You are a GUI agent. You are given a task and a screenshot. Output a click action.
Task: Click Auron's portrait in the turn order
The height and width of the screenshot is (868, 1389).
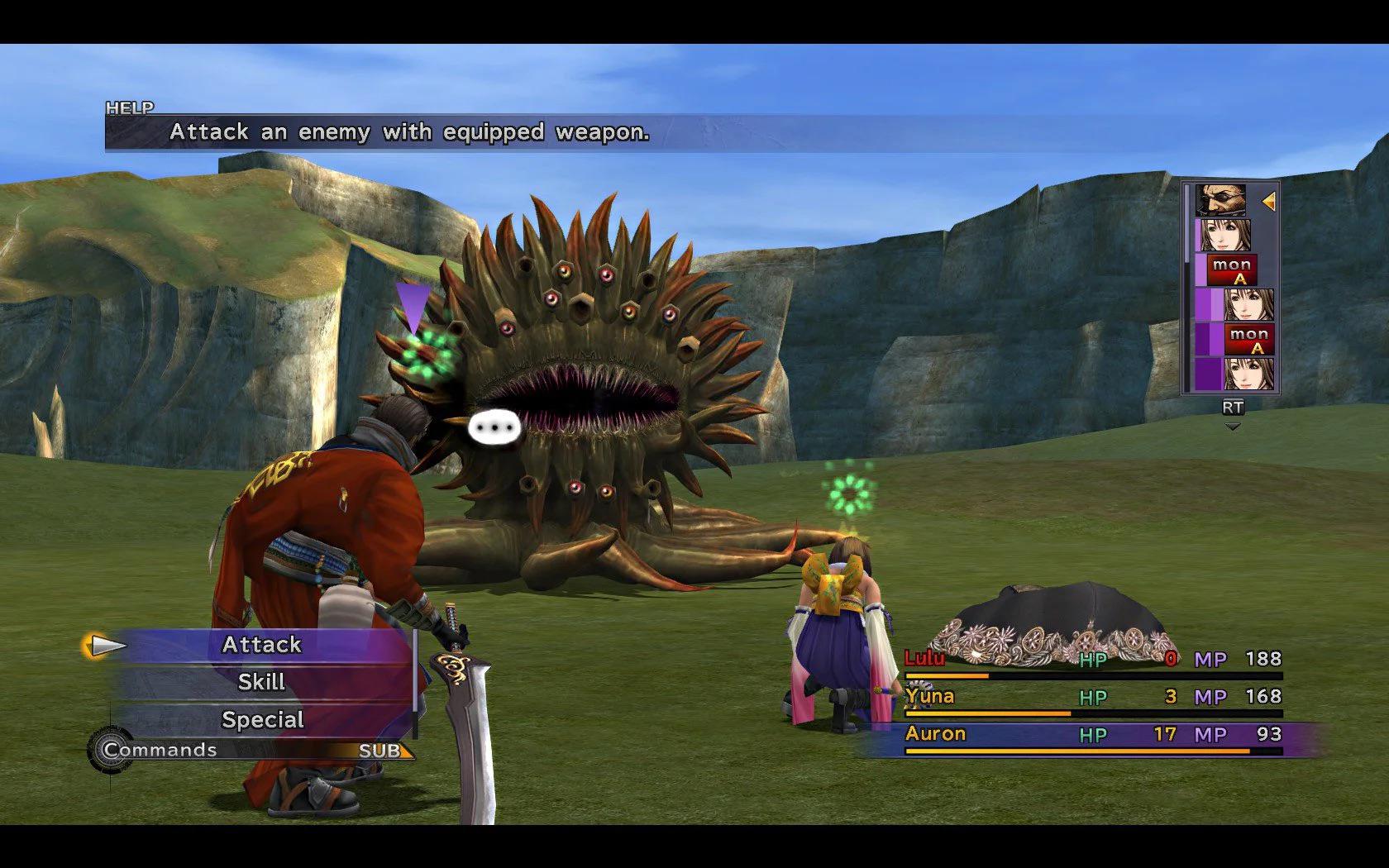1220,201
